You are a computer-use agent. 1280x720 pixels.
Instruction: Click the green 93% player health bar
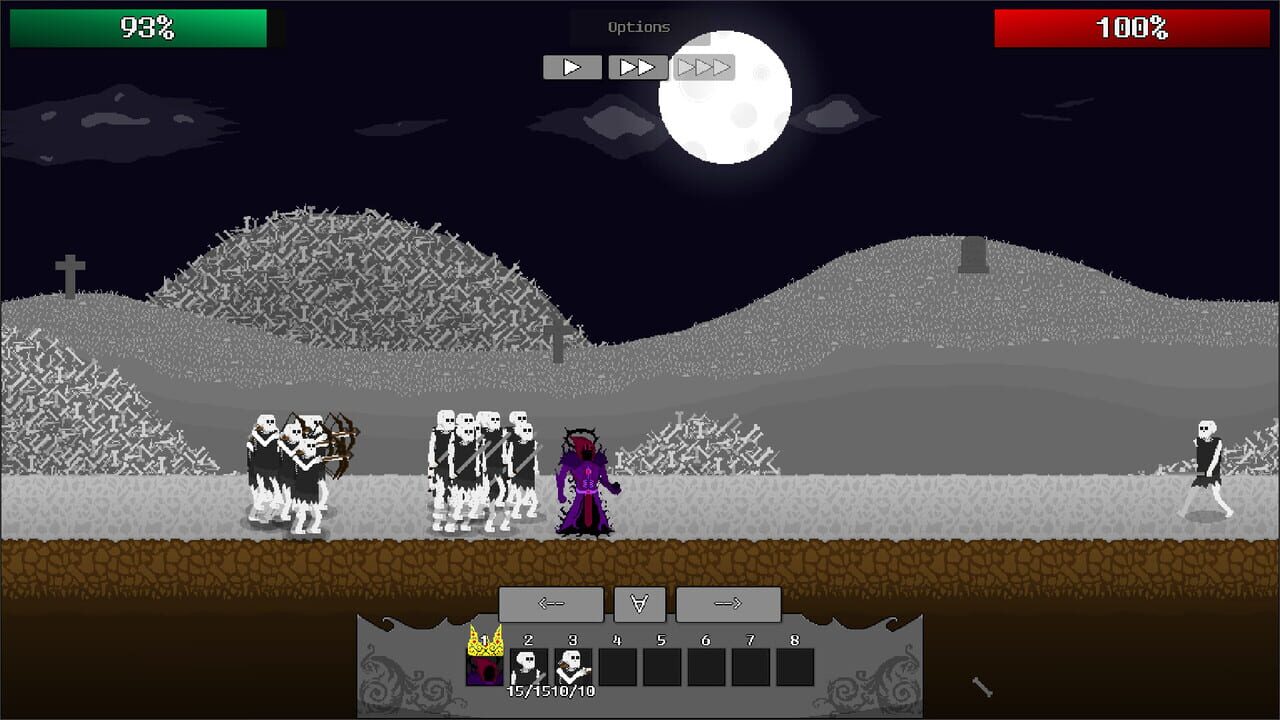tap(138, 29)
